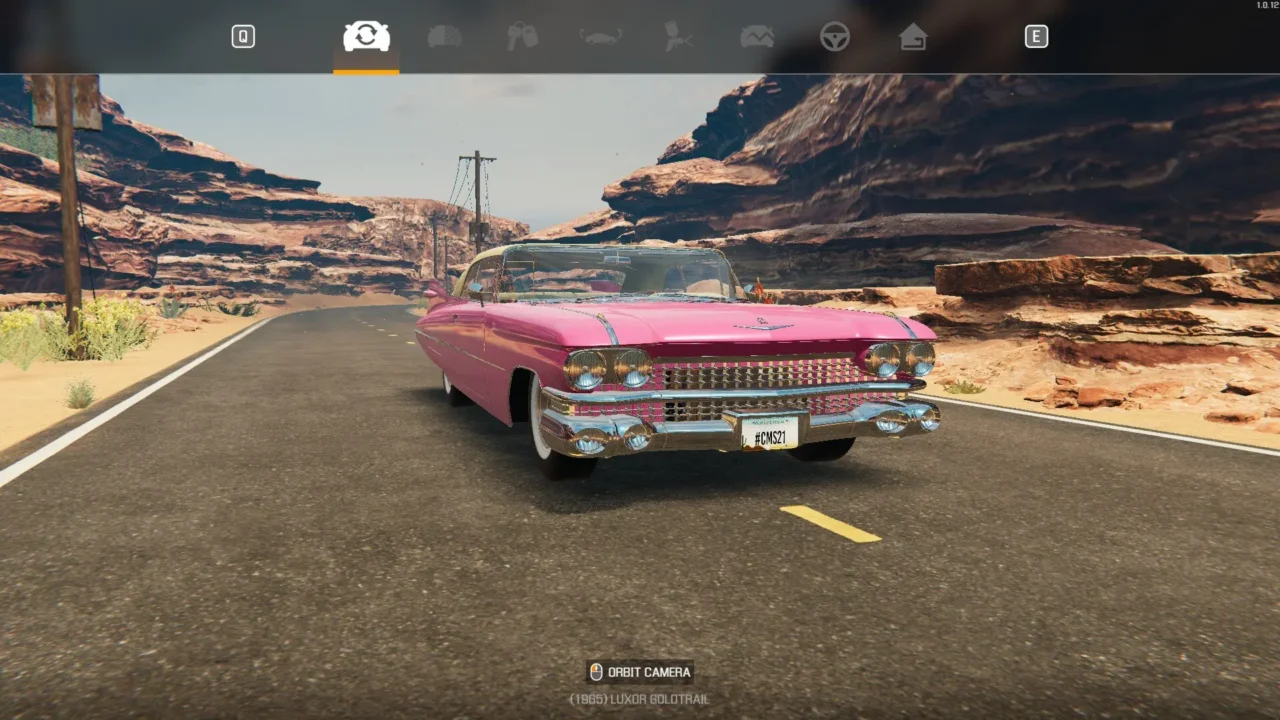Select the car orbit view tab
This screenshot has height=720, width=1280.
pyautogui.click(x=366, y=37)
